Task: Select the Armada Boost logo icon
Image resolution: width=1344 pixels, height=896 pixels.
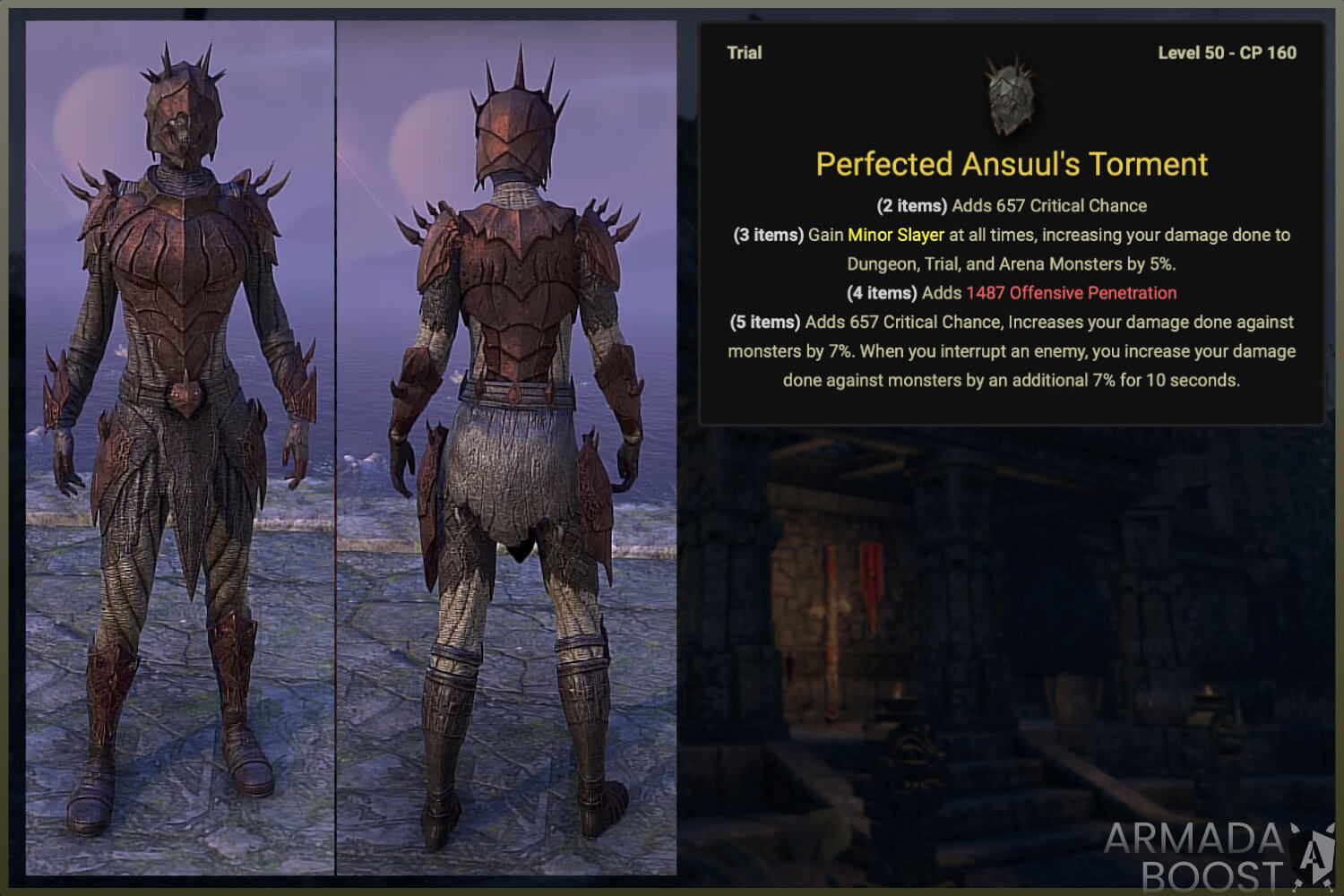Action: click(1310, 854)
